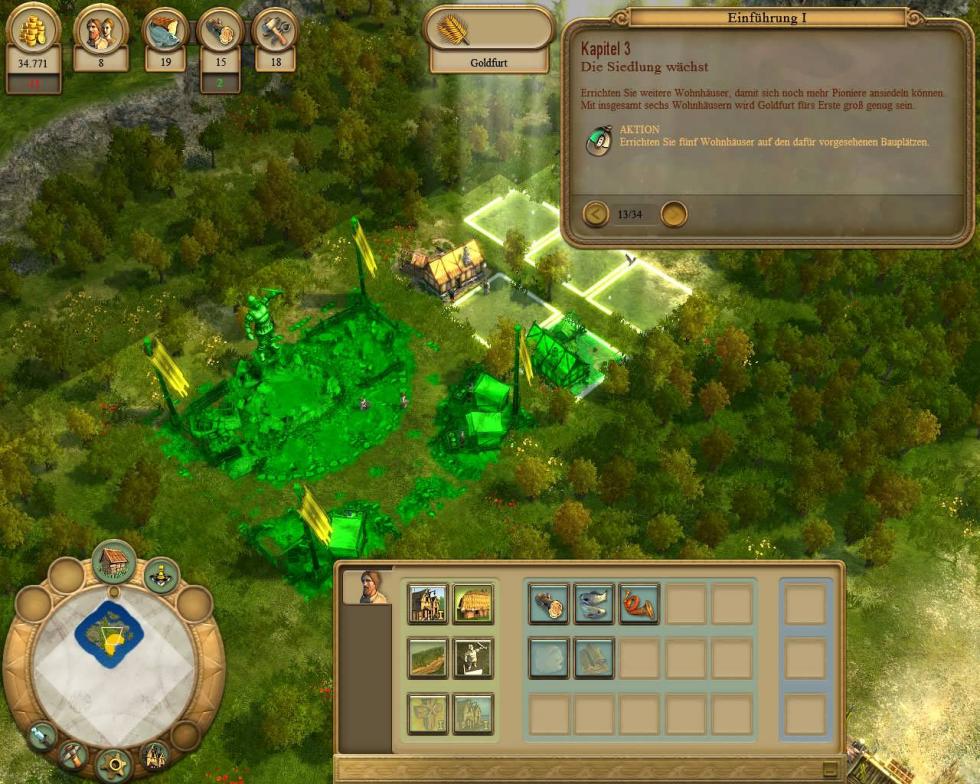Select the dirt road construction icon
Viewport: 980px width, 784px height.
pyautogui.click(x=427, y=658)
